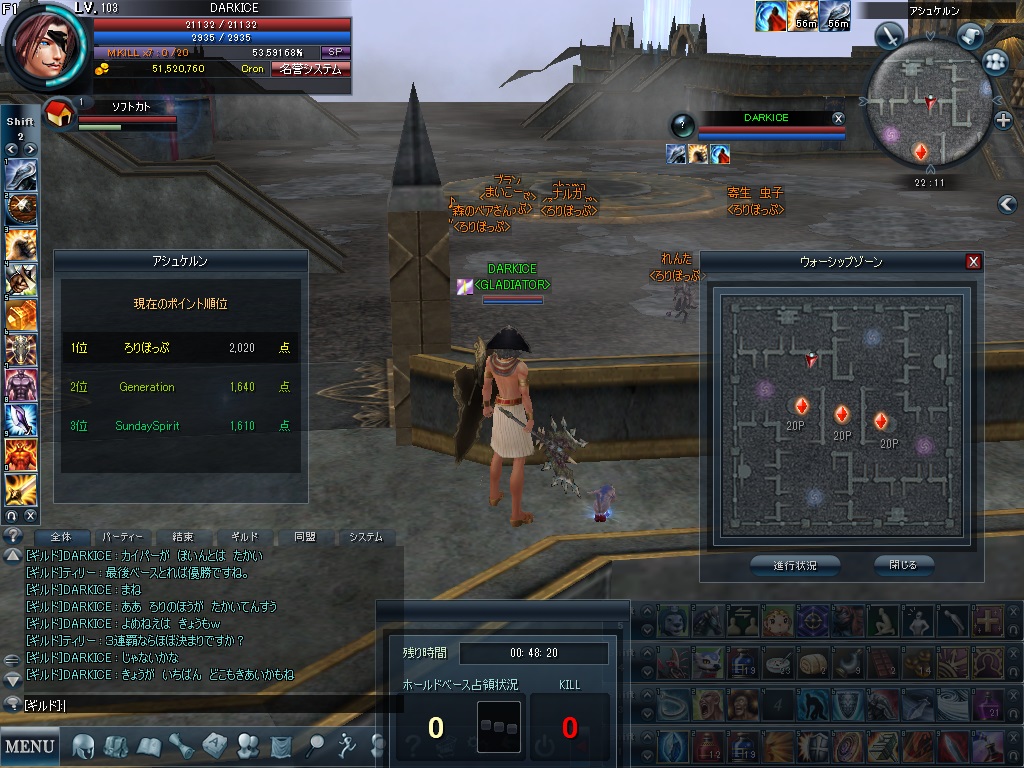
Task: Switch to the パーティー chat tab
Action: point(123,537)
